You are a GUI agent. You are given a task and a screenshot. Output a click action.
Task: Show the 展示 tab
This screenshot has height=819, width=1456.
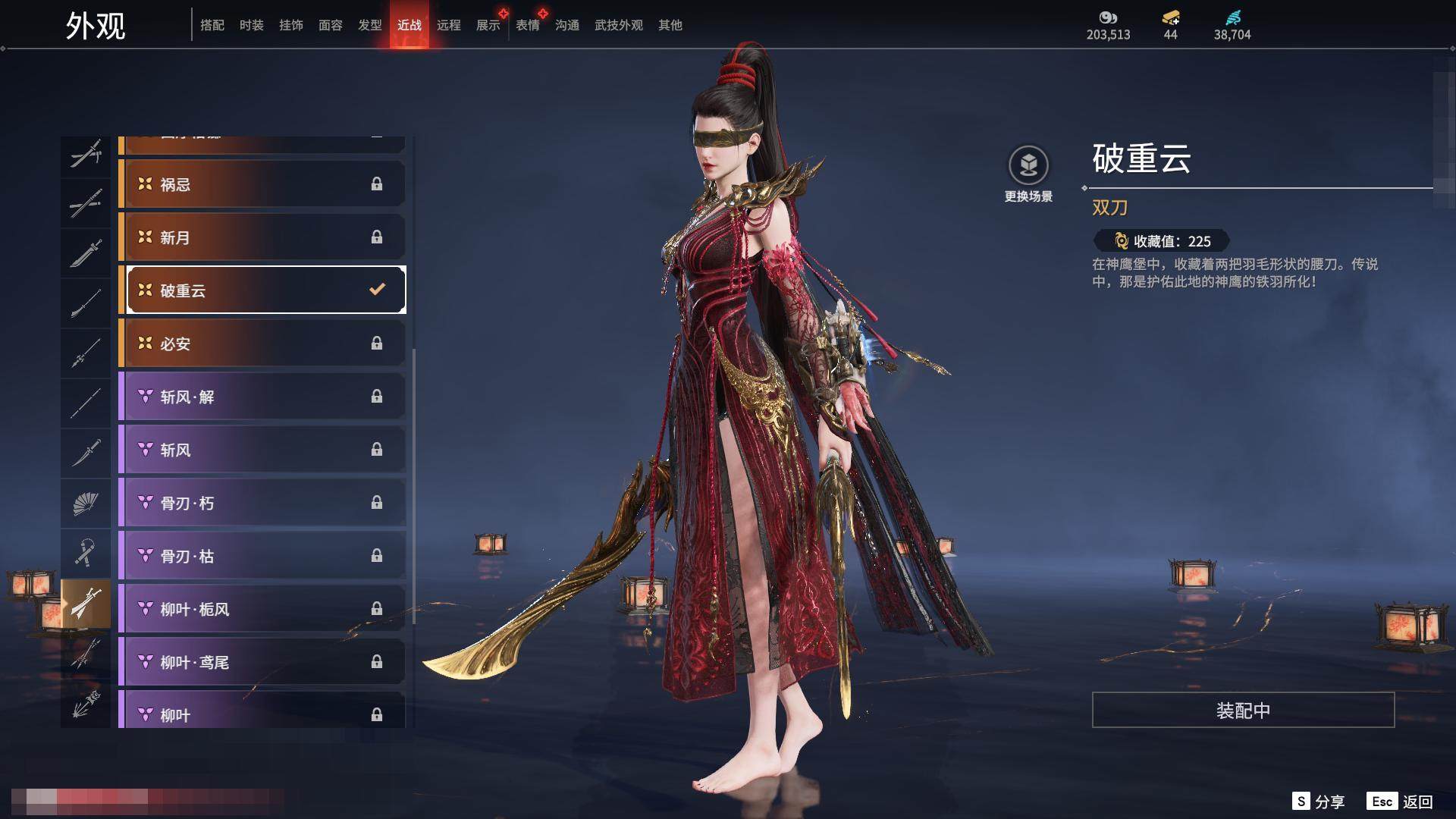click(x=488, y=25)
